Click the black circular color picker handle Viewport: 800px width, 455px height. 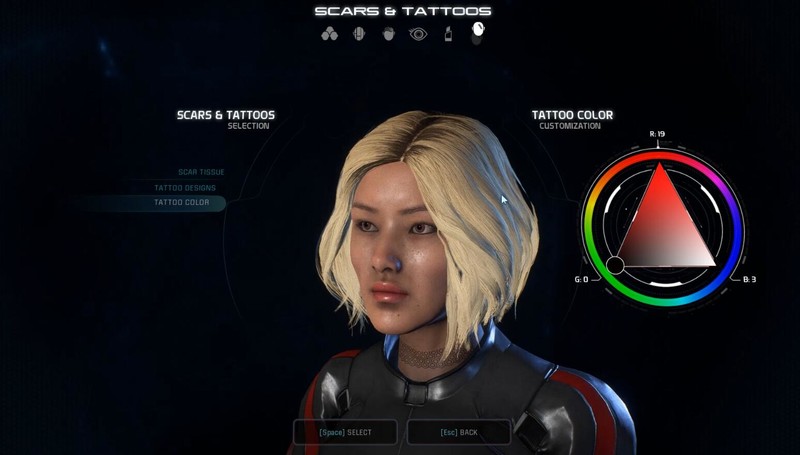point(615,265)
